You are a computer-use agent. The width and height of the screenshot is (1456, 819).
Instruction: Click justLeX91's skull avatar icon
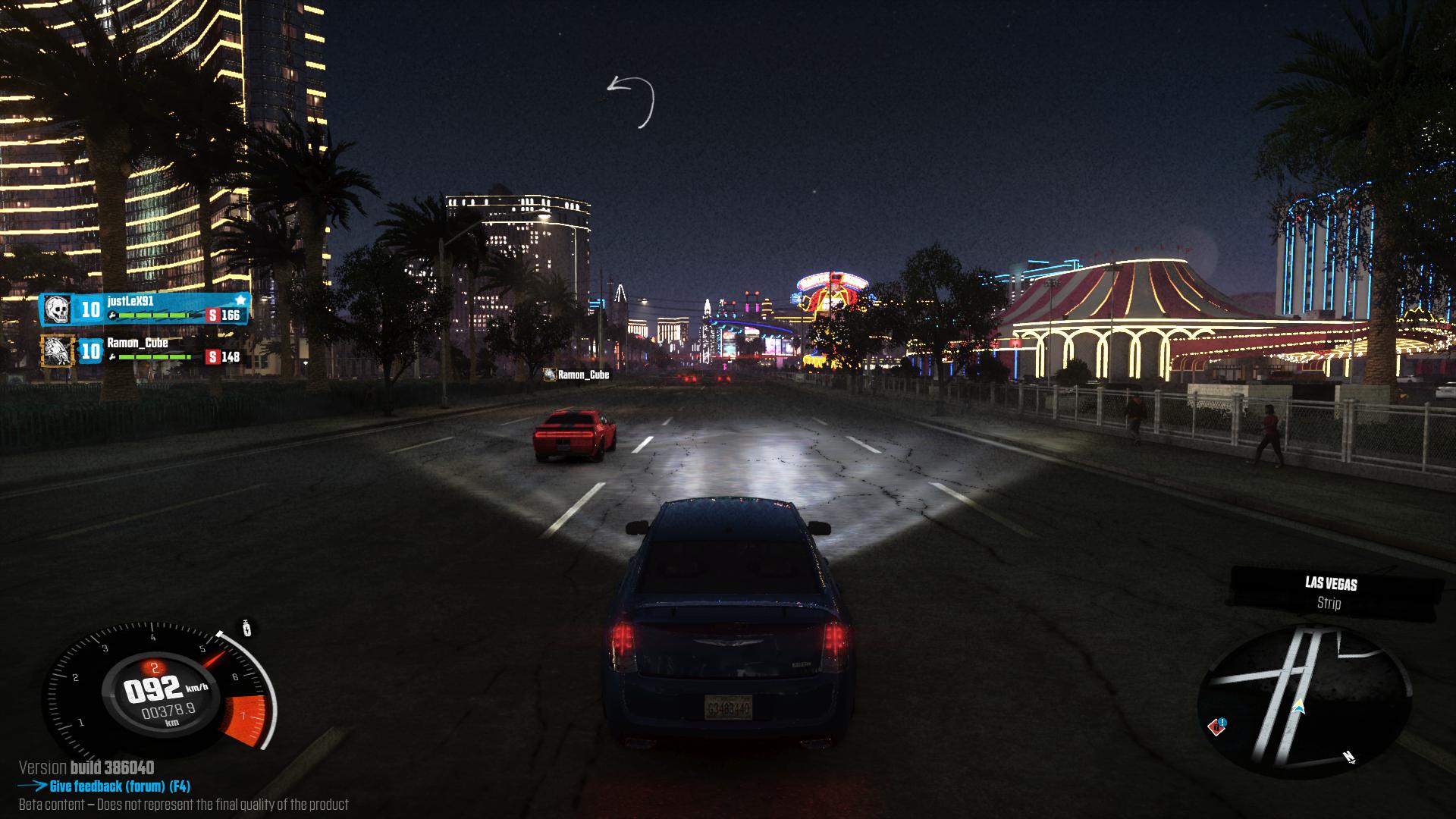[57, 309]
